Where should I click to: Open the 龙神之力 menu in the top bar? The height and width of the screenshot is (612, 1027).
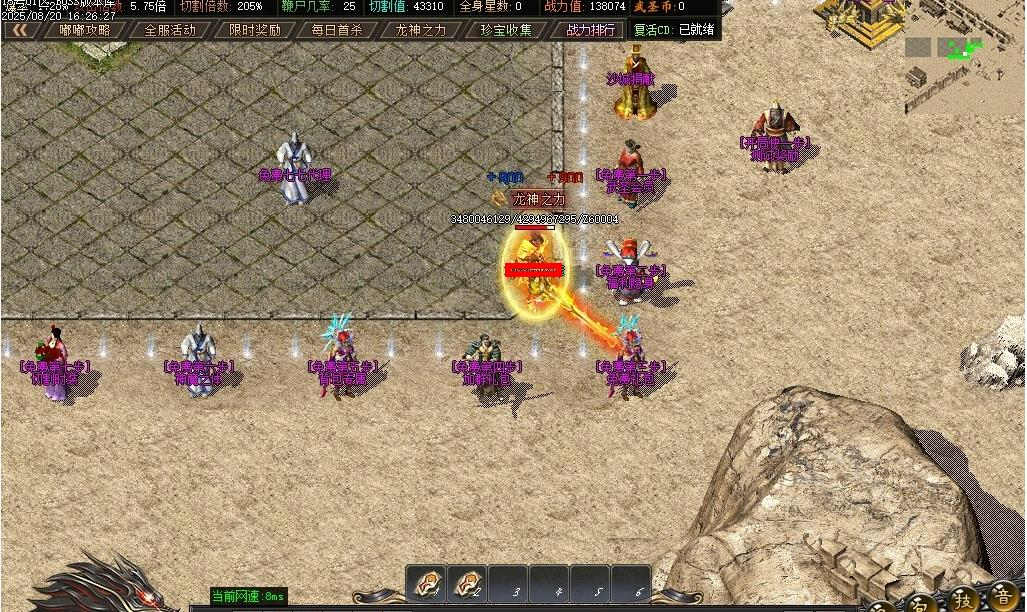[x=421, y=30]
